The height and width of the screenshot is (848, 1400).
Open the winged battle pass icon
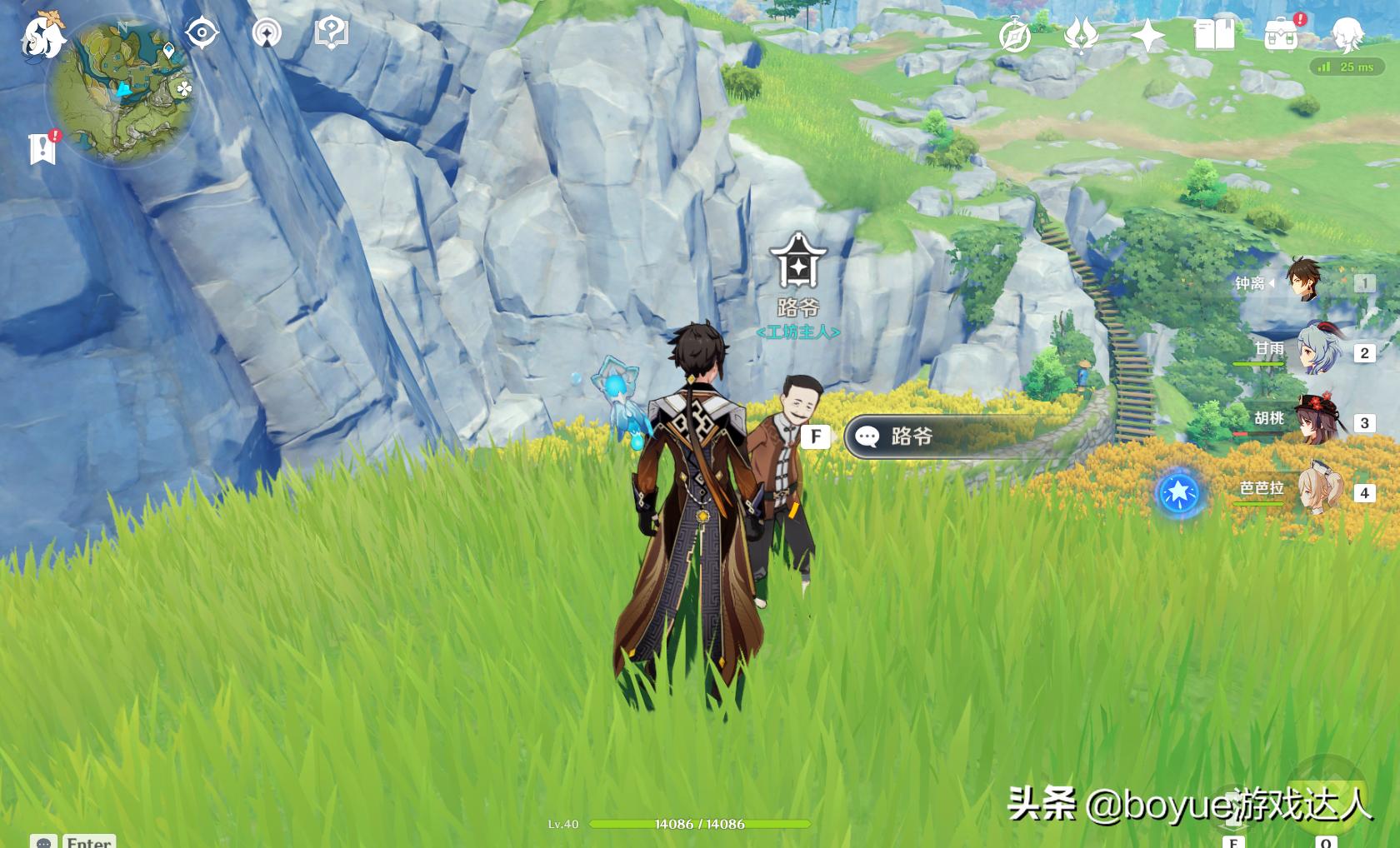1081,36
